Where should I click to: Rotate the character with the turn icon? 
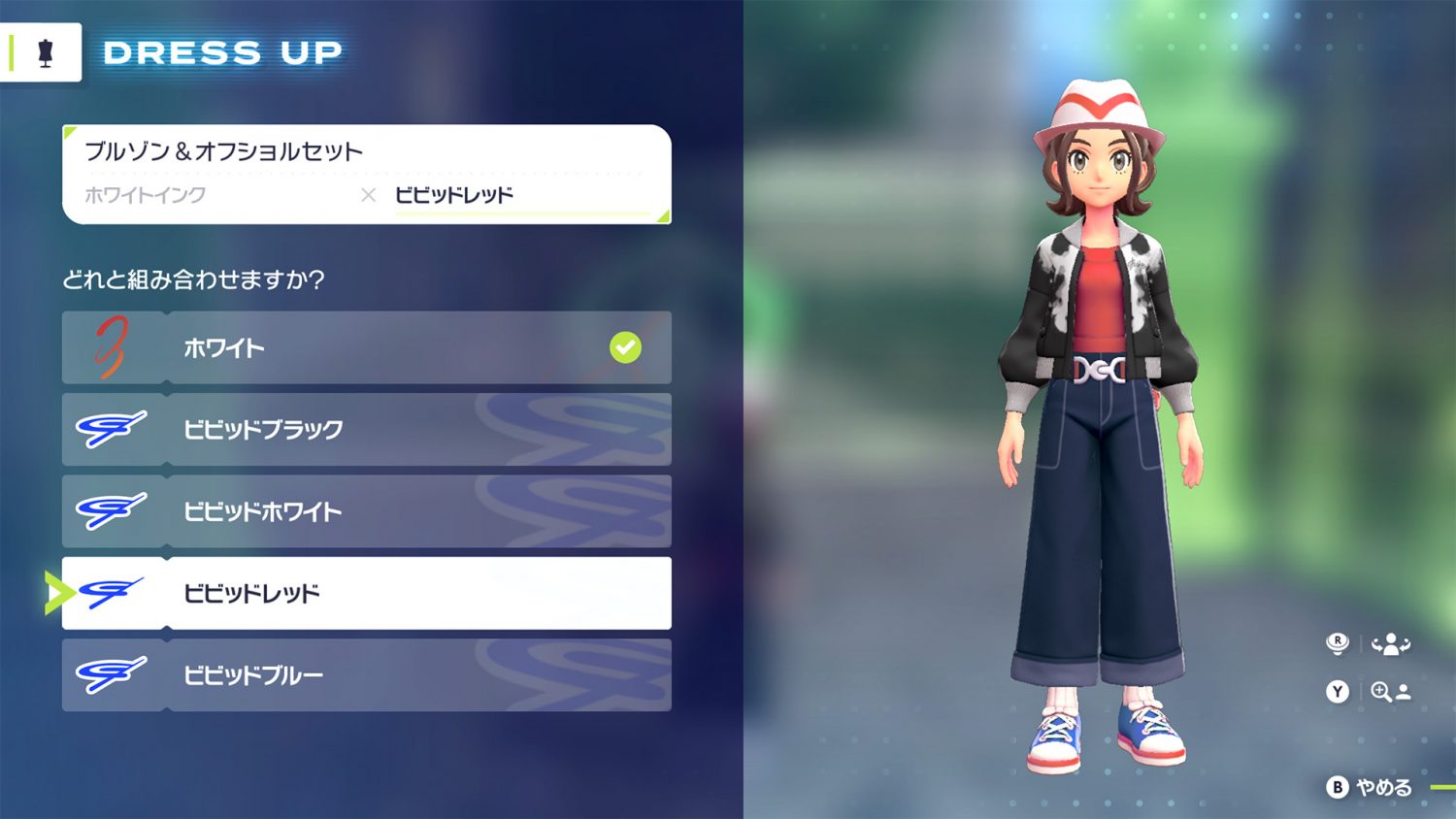pyautogui.click(x=1389, y=643)
